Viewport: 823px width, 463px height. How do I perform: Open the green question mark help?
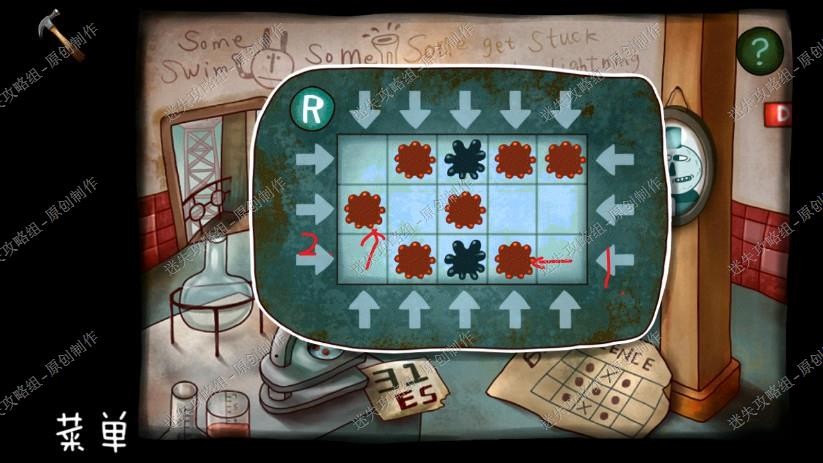(759, 48)
